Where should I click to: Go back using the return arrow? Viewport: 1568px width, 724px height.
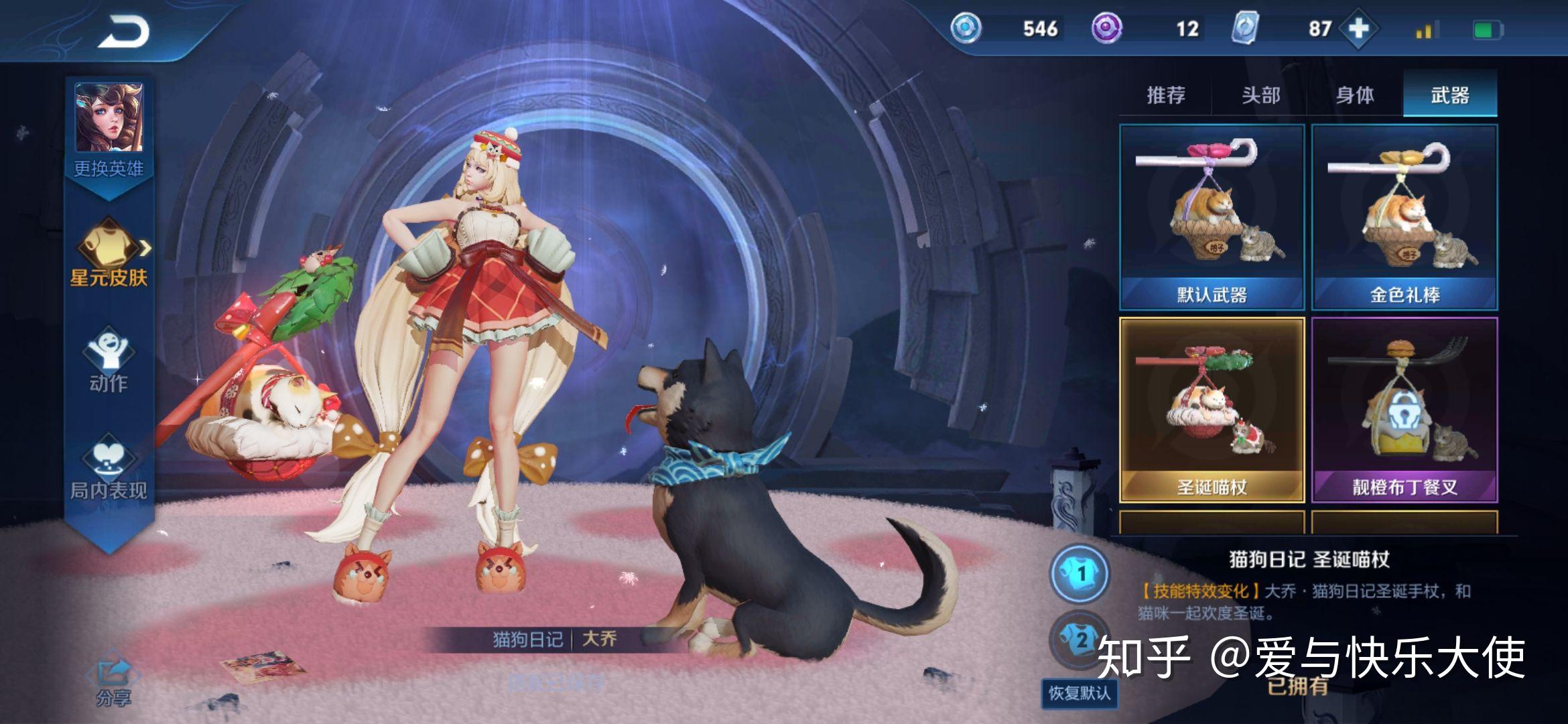click(x=124, y=32)
